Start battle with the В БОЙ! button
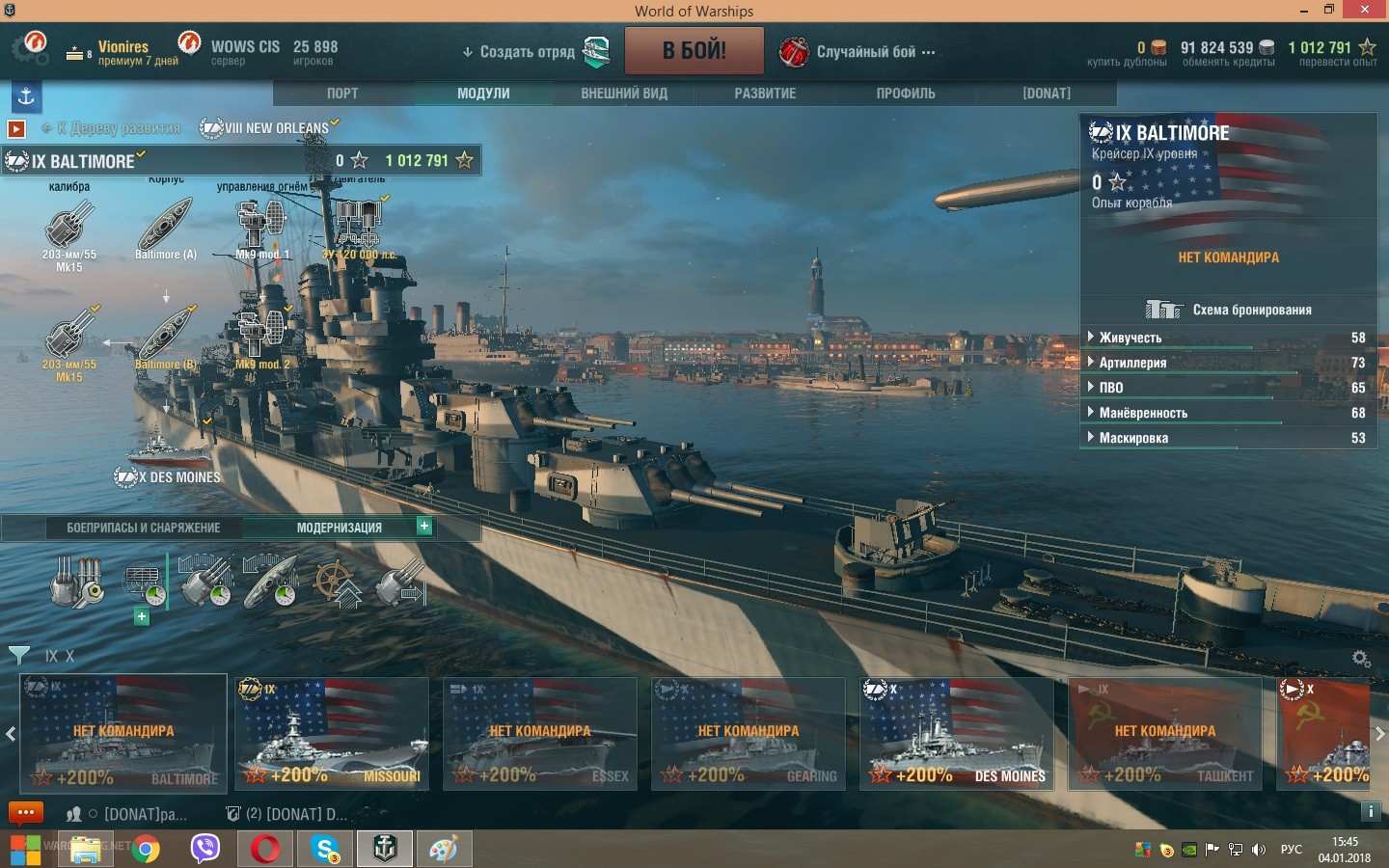This screenshot has height=868, width=1389. point(694,51)
